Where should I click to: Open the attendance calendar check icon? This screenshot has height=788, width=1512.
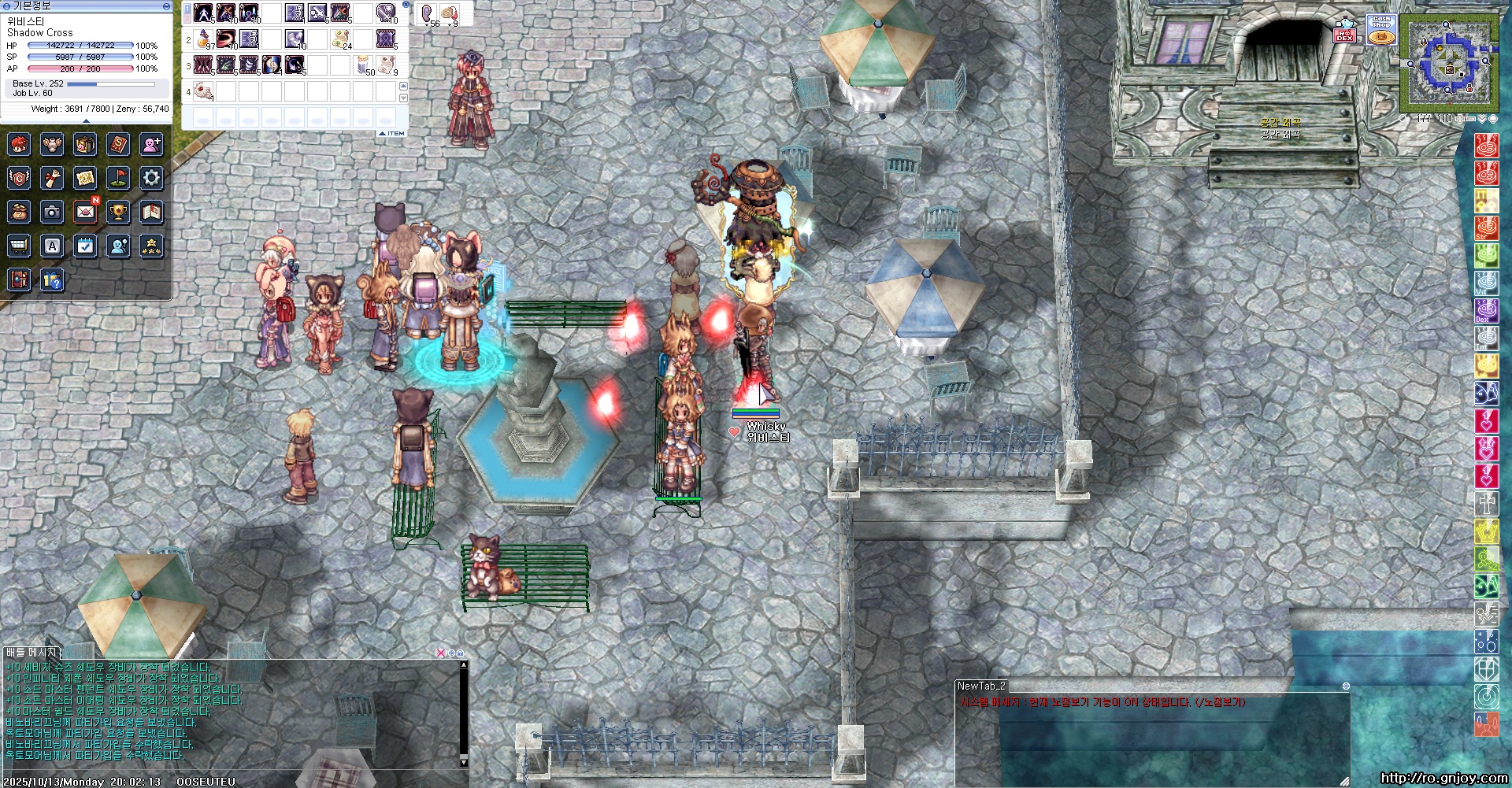tap(85, 246)
